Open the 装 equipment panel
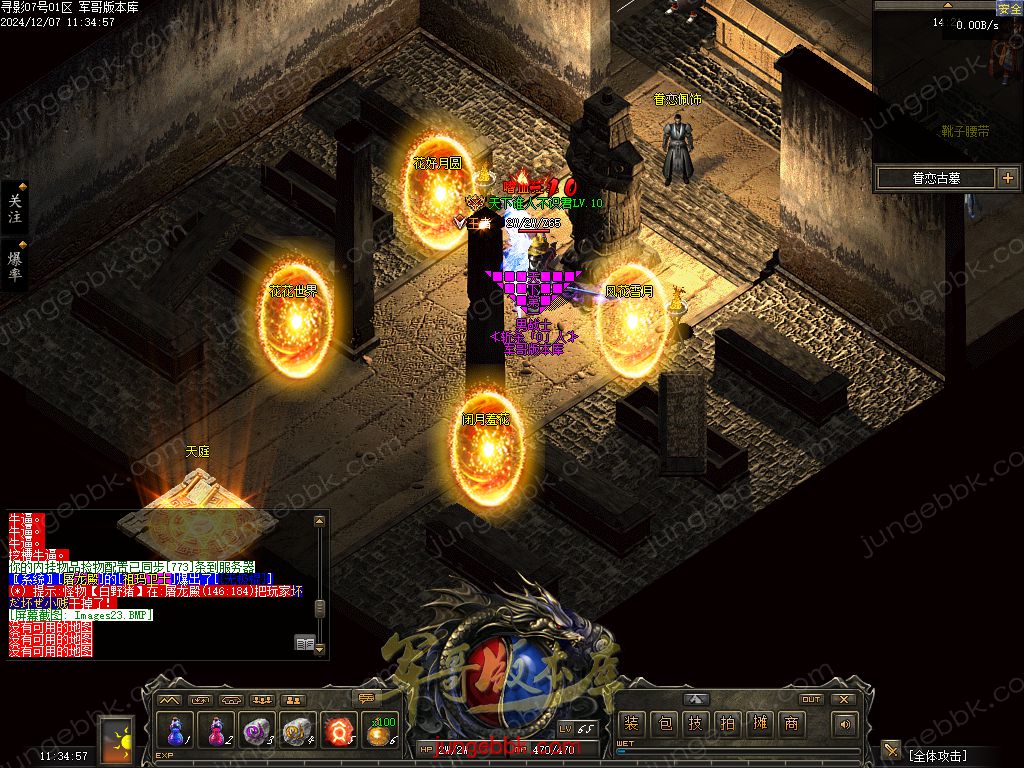1024x768 pixels. coord(631,724)
